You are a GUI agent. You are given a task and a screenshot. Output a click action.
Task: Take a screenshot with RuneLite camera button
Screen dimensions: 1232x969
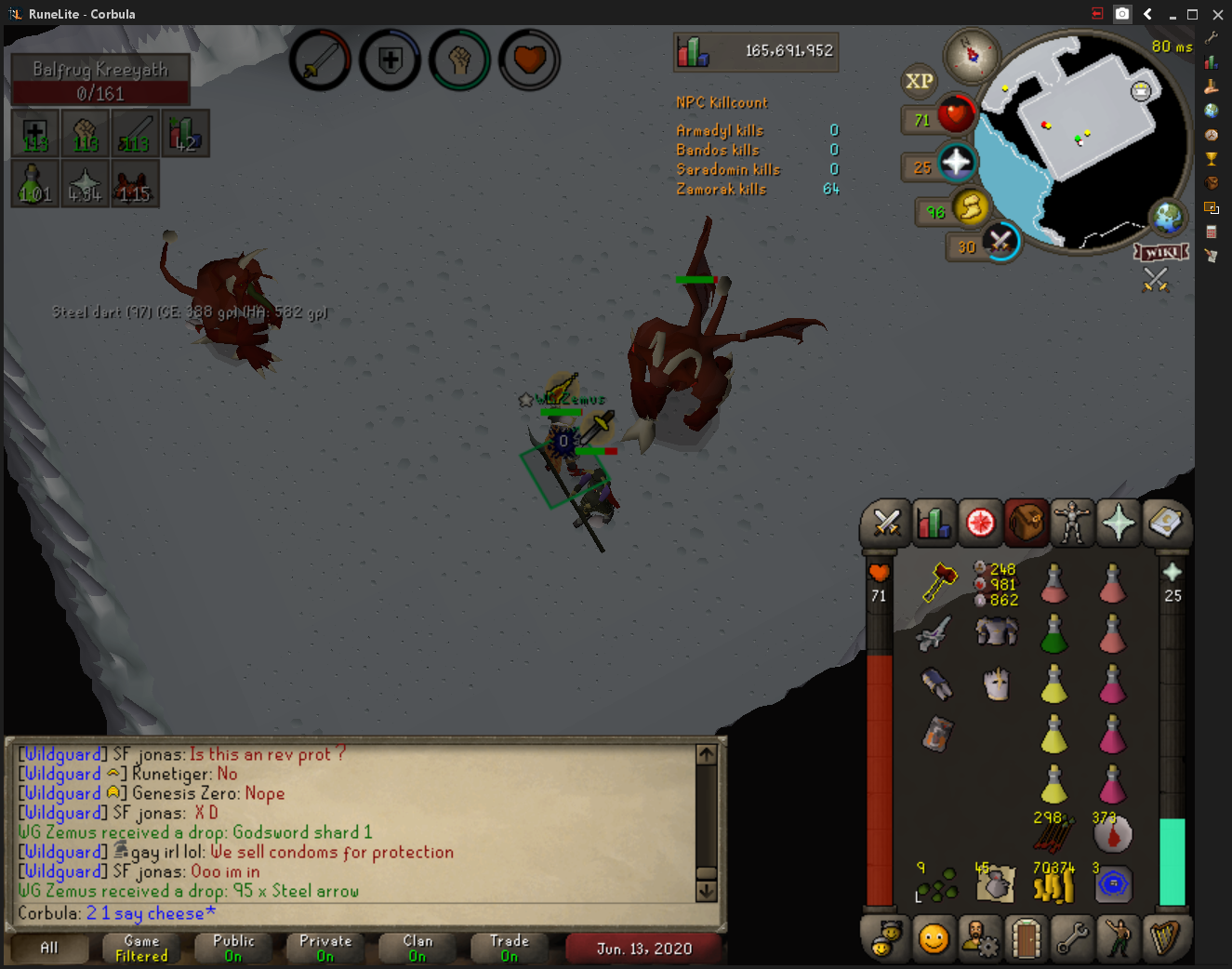[1122, 14]
